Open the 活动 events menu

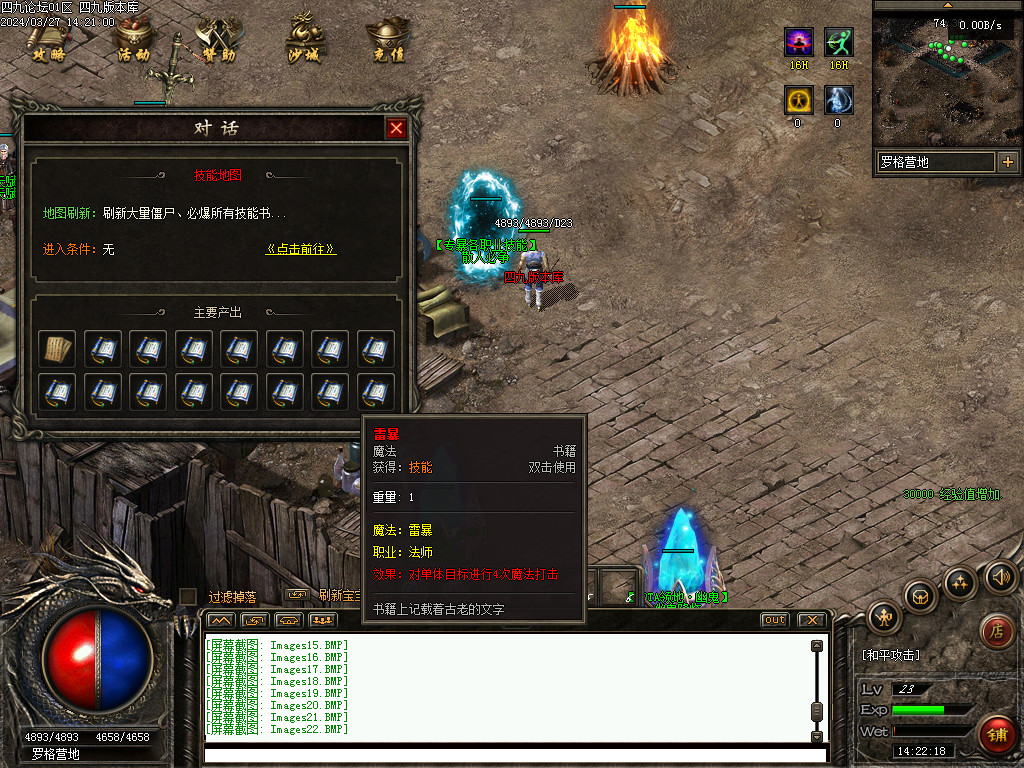(x=133, y=41)
